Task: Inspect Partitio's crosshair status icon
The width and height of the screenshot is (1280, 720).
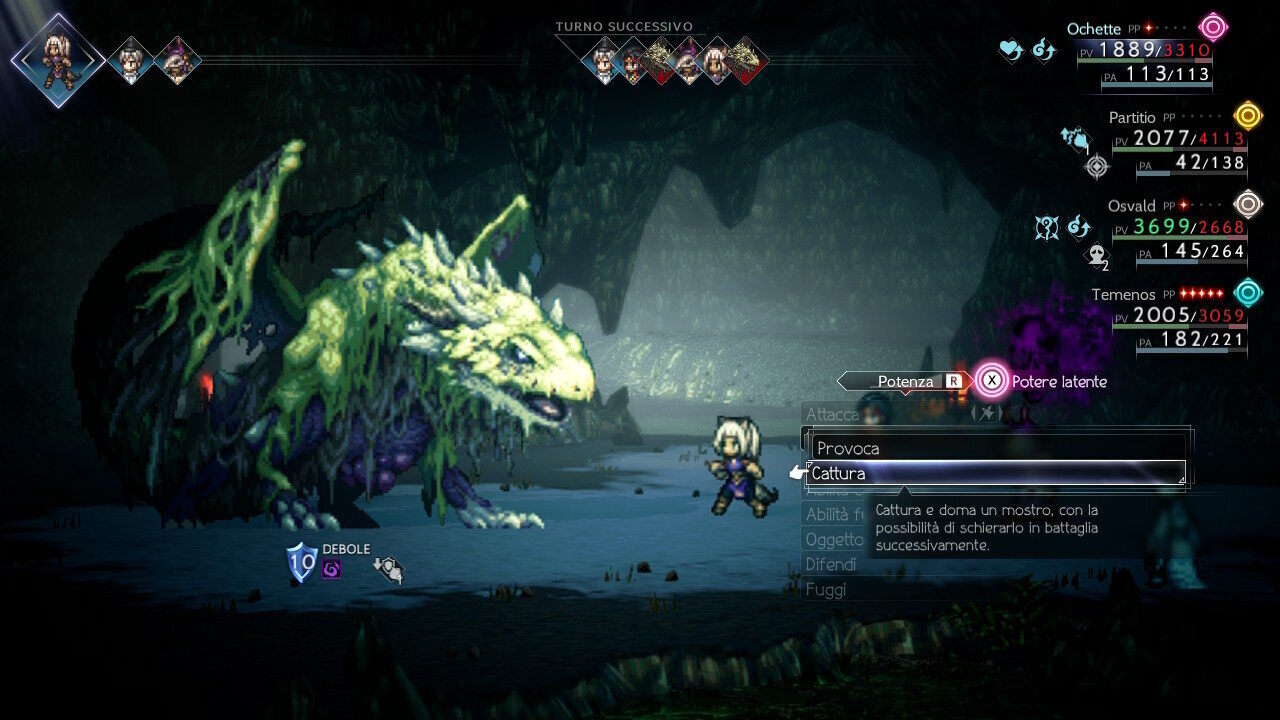Action: point(1097,165)
